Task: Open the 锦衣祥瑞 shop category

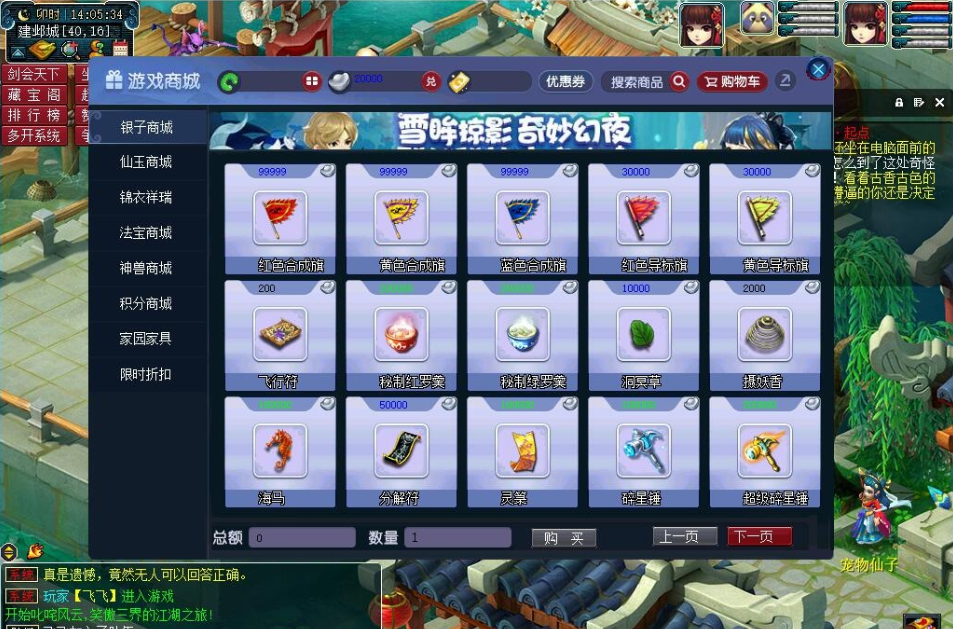Action: point(146,197)
